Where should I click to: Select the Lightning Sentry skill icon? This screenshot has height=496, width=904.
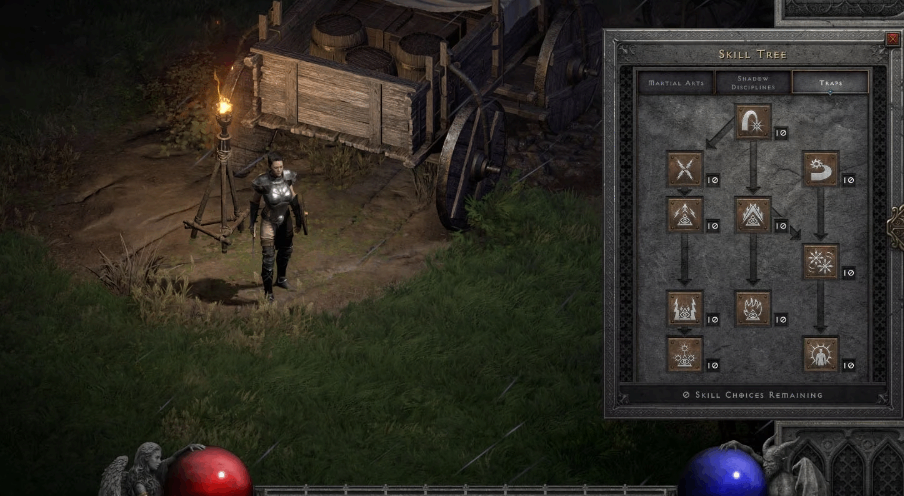tap(685, 308)
